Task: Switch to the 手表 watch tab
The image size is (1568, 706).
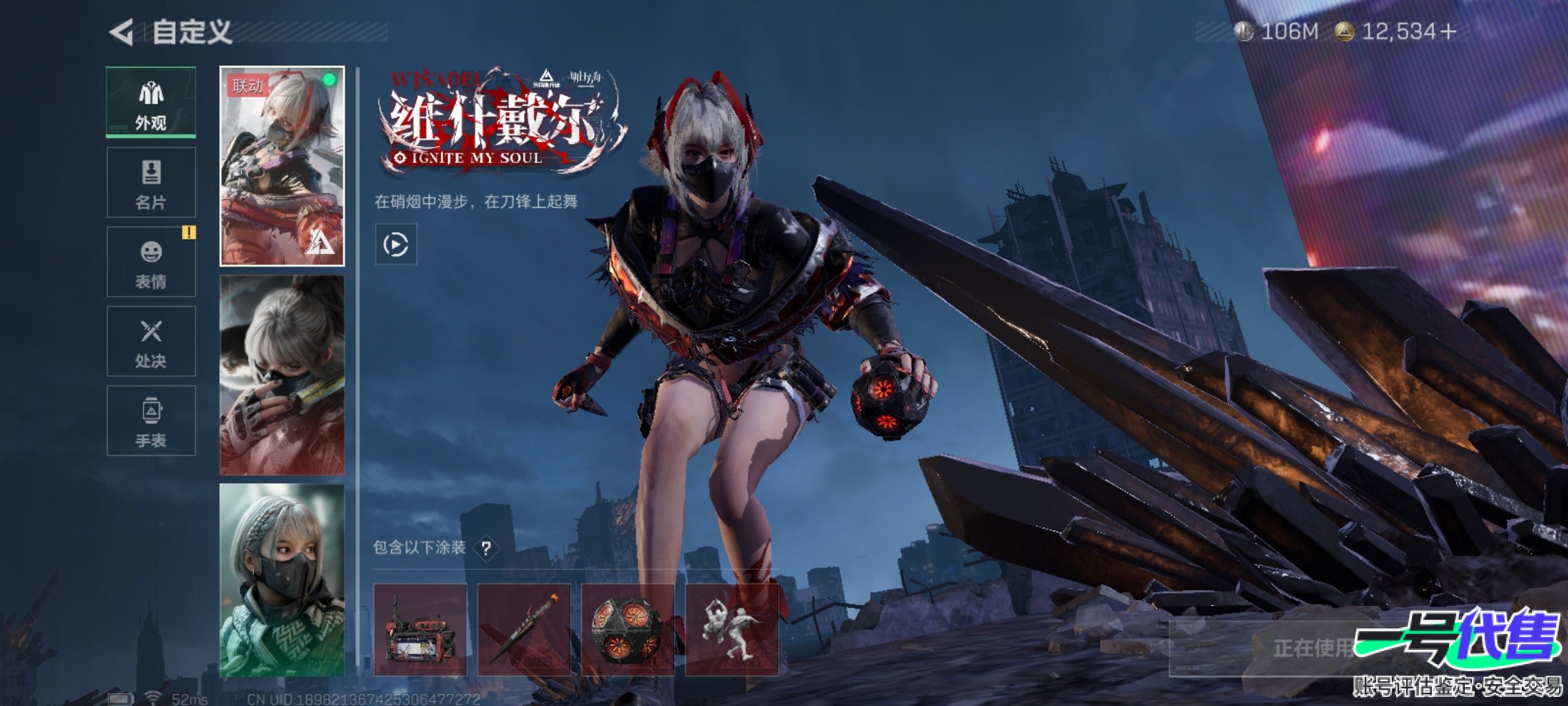Action: pyautogui.click(x=151, y=420)
